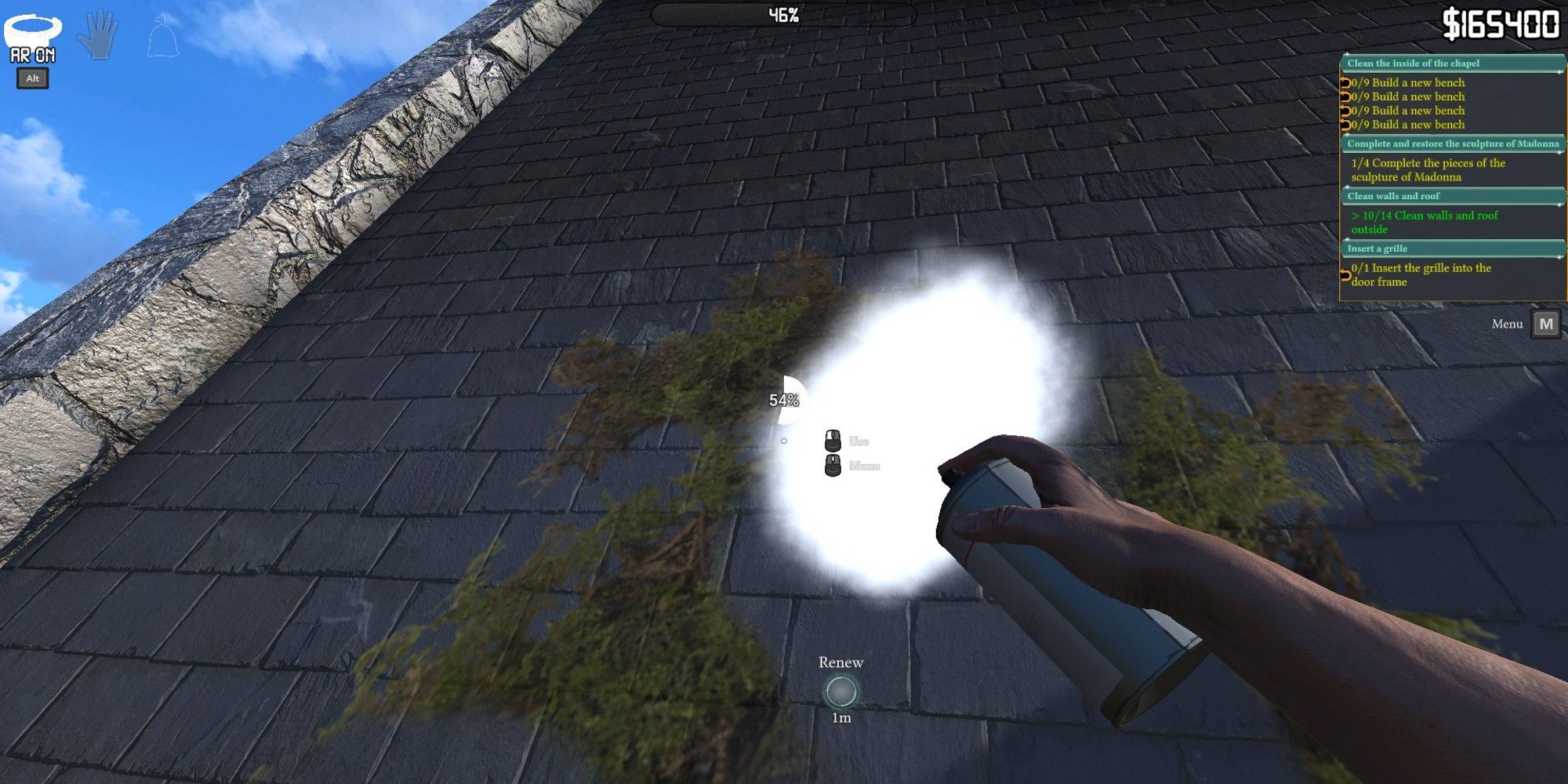Open the Menu via the Menu label

pyautogui.click(x=1506, y=324)
